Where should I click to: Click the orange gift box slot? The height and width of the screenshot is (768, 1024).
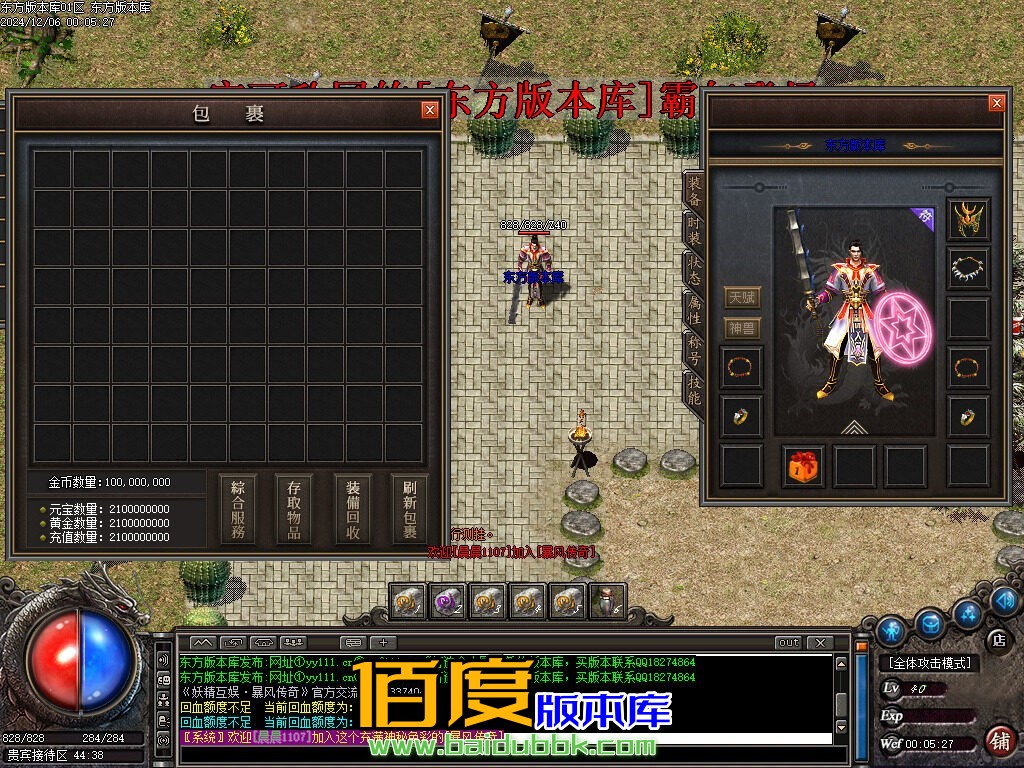pos(803,466)
